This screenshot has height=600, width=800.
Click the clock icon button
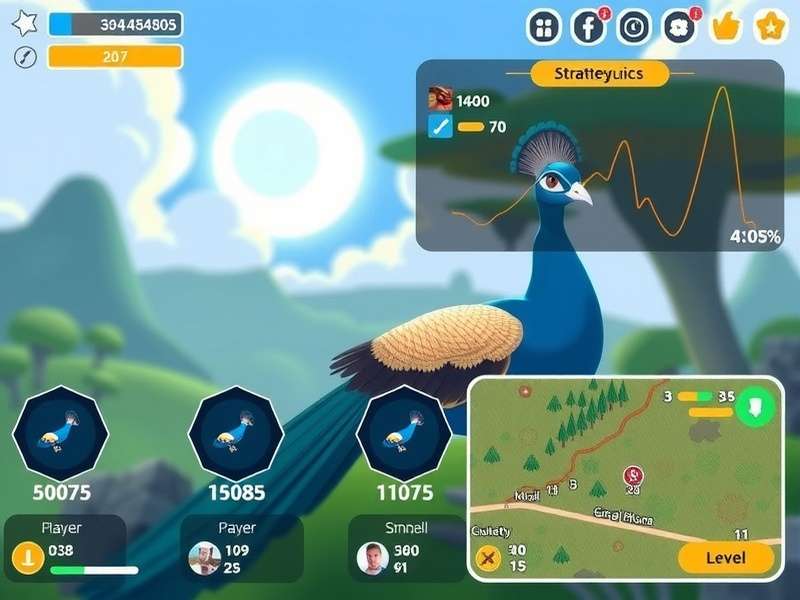634,27
